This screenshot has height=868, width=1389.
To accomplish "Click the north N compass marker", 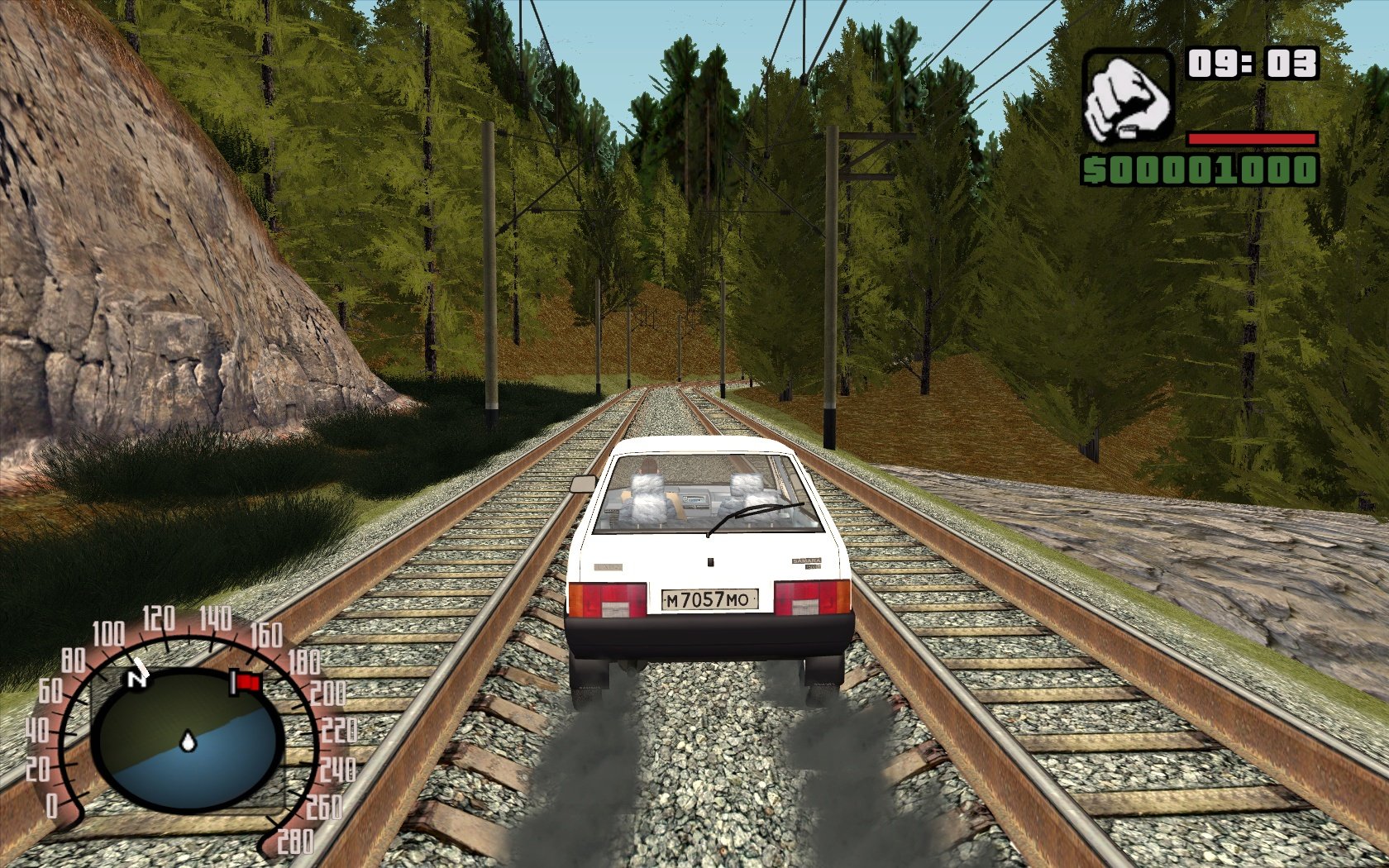I will point(136,679).
